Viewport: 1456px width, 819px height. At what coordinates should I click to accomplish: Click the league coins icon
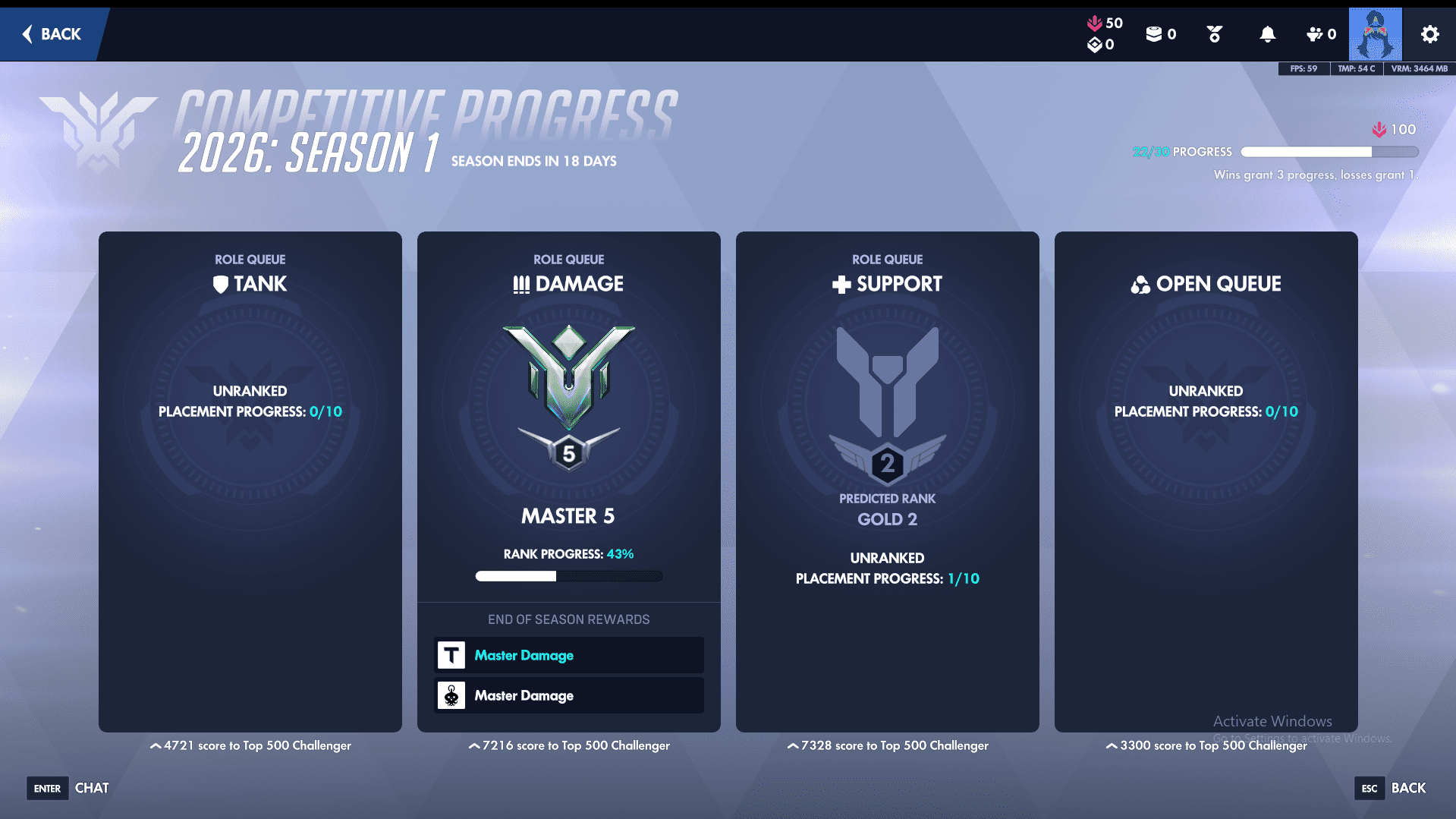pyautogui.click(x=1154, y=33)
